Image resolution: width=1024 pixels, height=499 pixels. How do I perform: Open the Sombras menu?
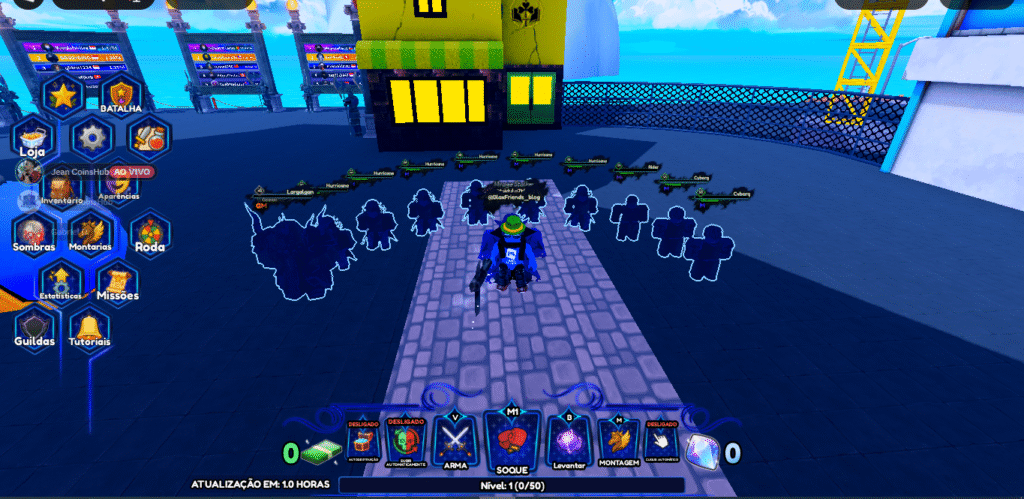(x=34, y=233)
